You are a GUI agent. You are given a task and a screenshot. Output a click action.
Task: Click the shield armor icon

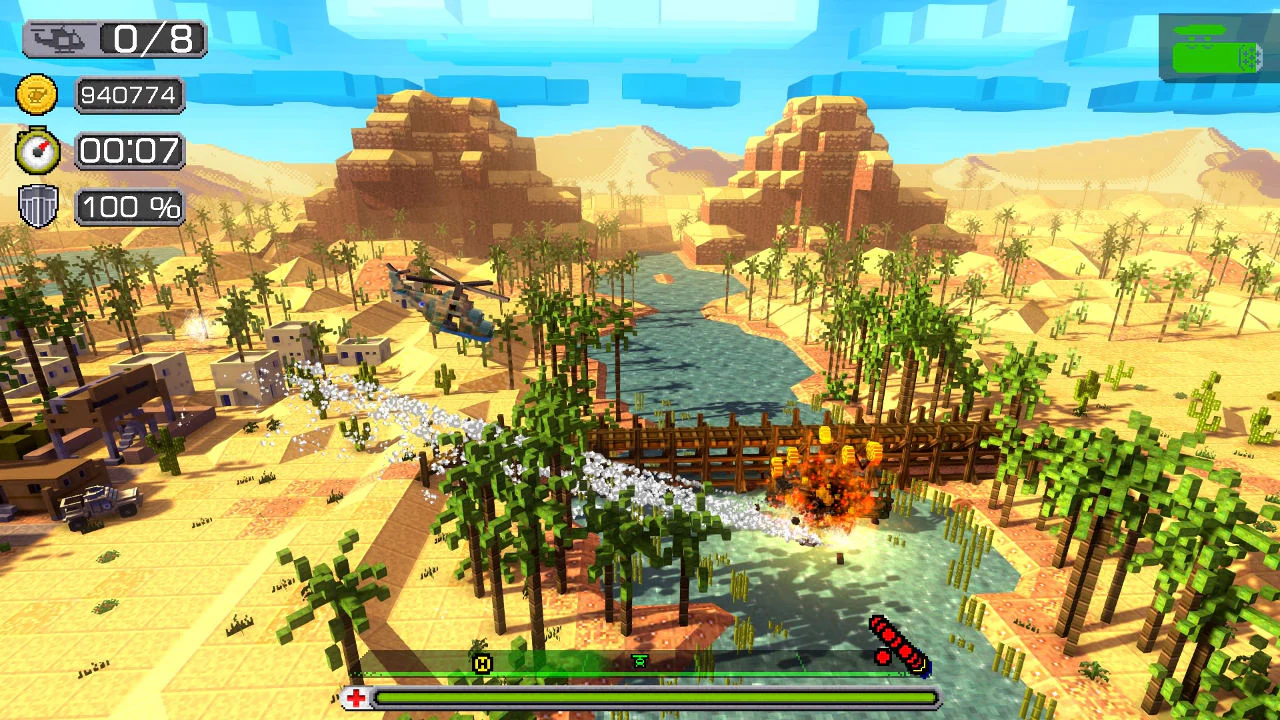[38, 207]
